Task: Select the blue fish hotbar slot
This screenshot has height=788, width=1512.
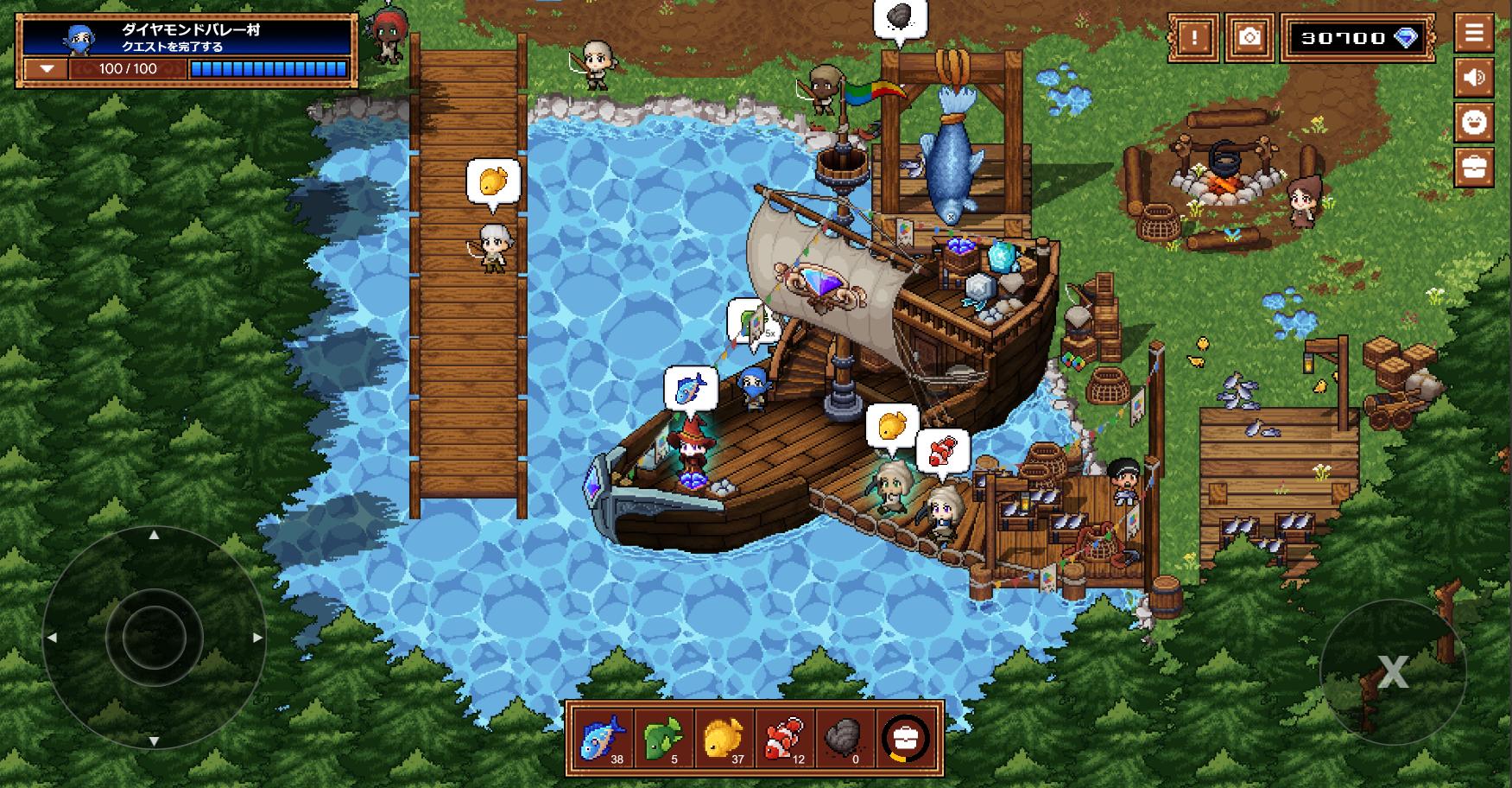Action: coord(604,739)
